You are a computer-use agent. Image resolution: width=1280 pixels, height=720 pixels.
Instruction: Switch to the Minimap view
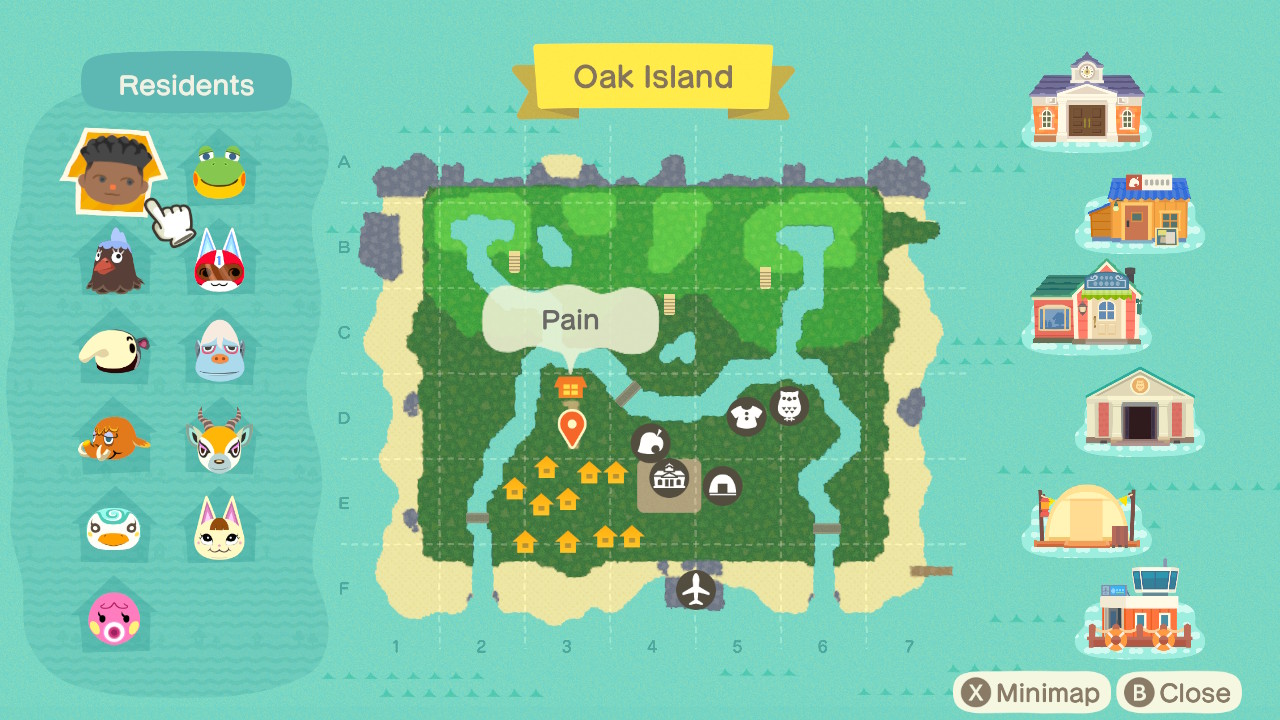[1032, 693]
